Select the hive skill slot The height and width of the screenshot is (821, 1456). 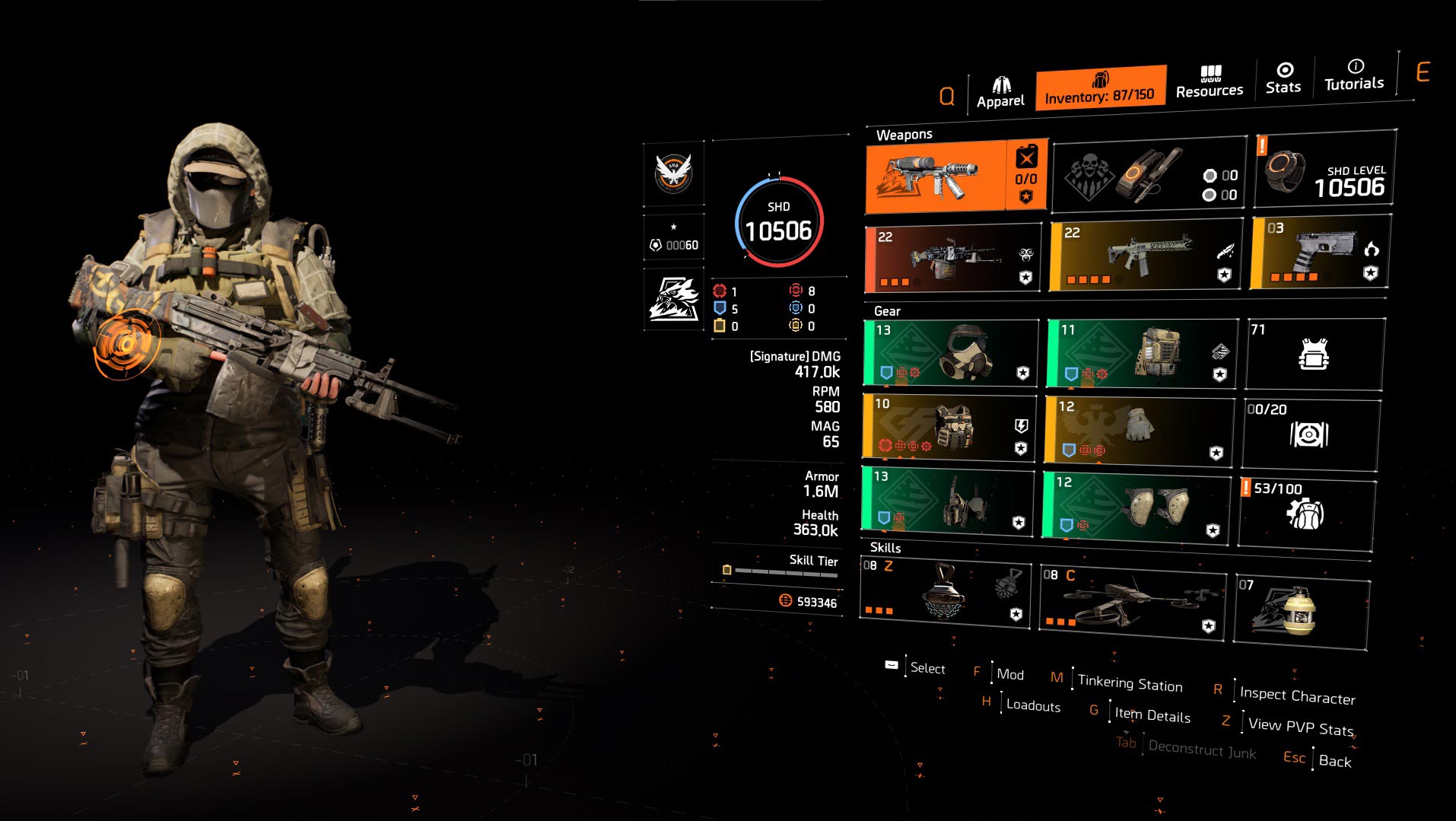(x=945, y=593)
